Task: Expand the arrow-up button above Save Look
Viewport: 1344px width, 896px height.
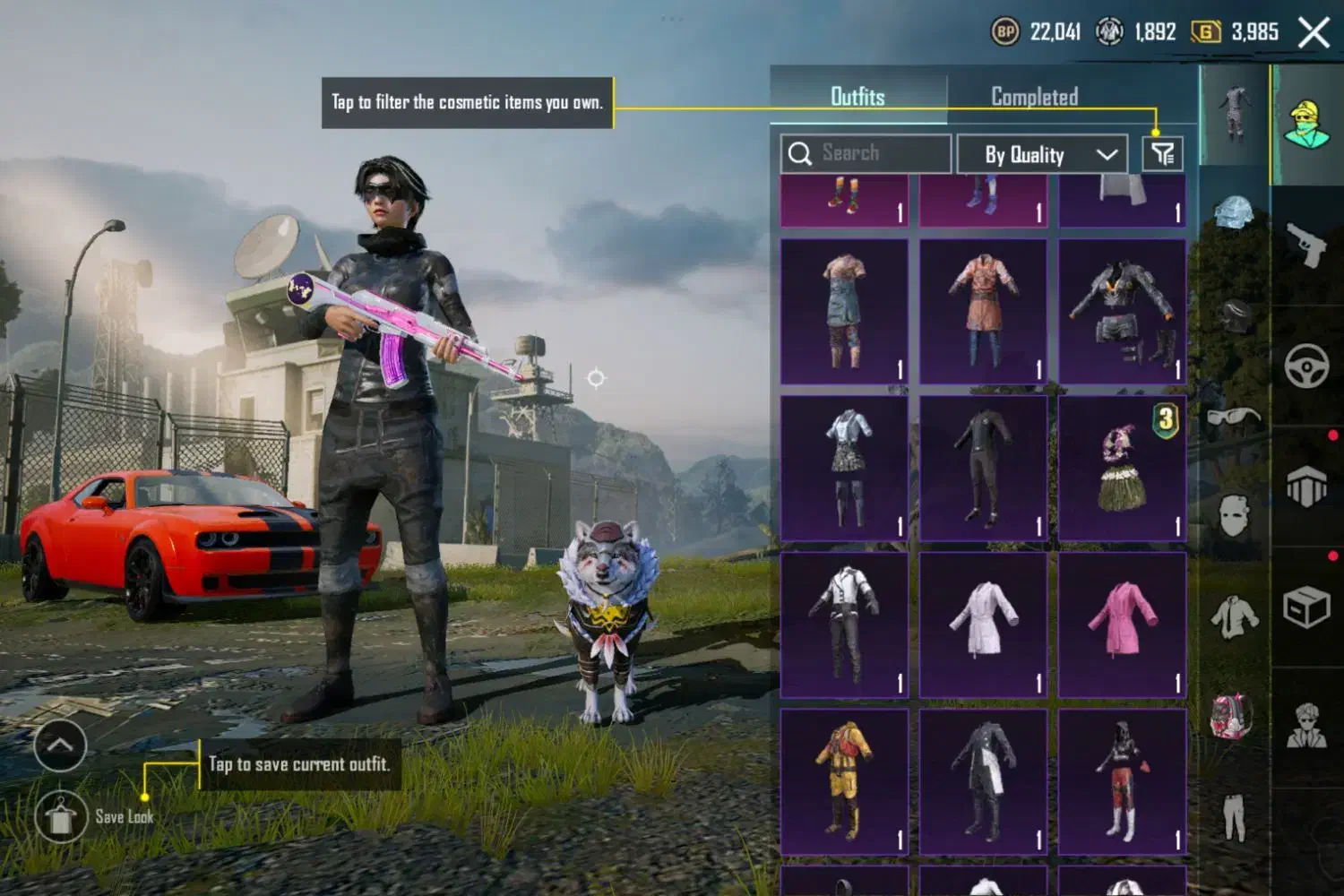Action: [60, 745]
